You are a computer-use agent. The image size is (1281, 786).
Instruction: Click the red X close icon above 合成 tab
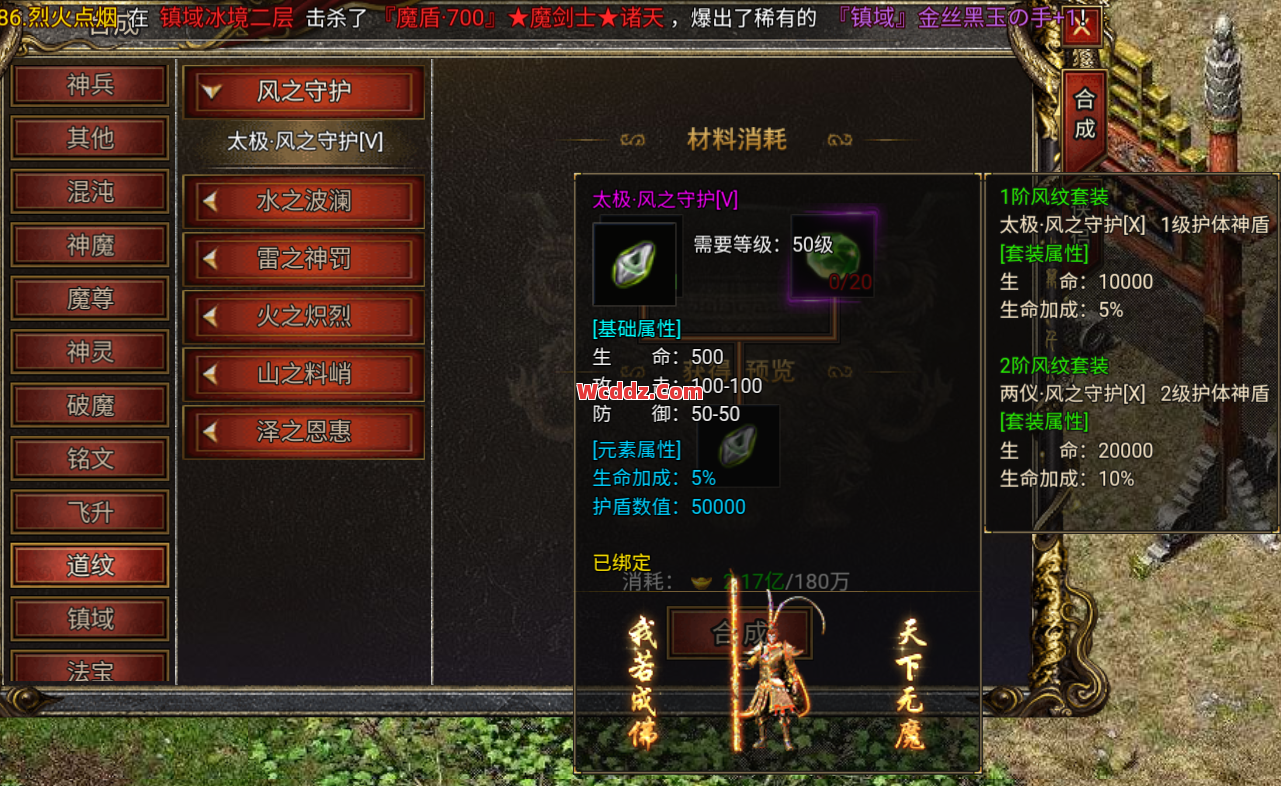tap(1083, 26)
